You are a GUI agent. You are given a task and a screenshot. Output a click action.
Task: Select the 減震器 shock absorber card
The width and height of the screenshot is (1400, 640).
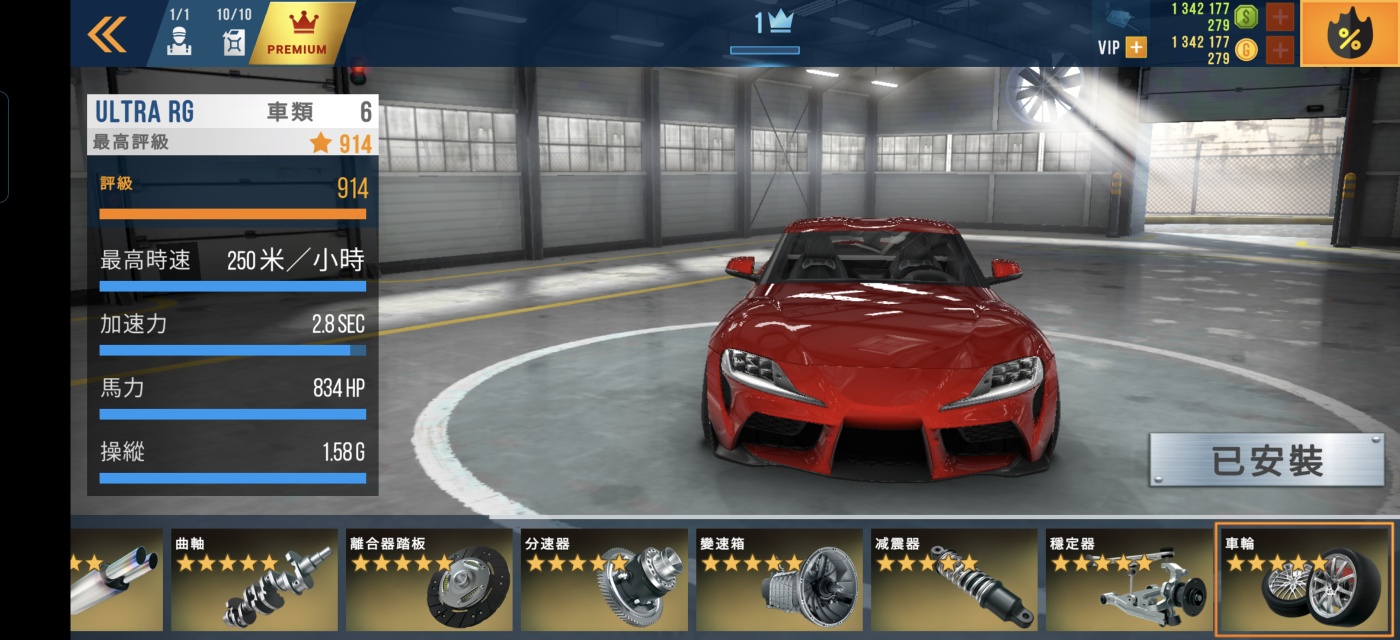pos(953,580)
